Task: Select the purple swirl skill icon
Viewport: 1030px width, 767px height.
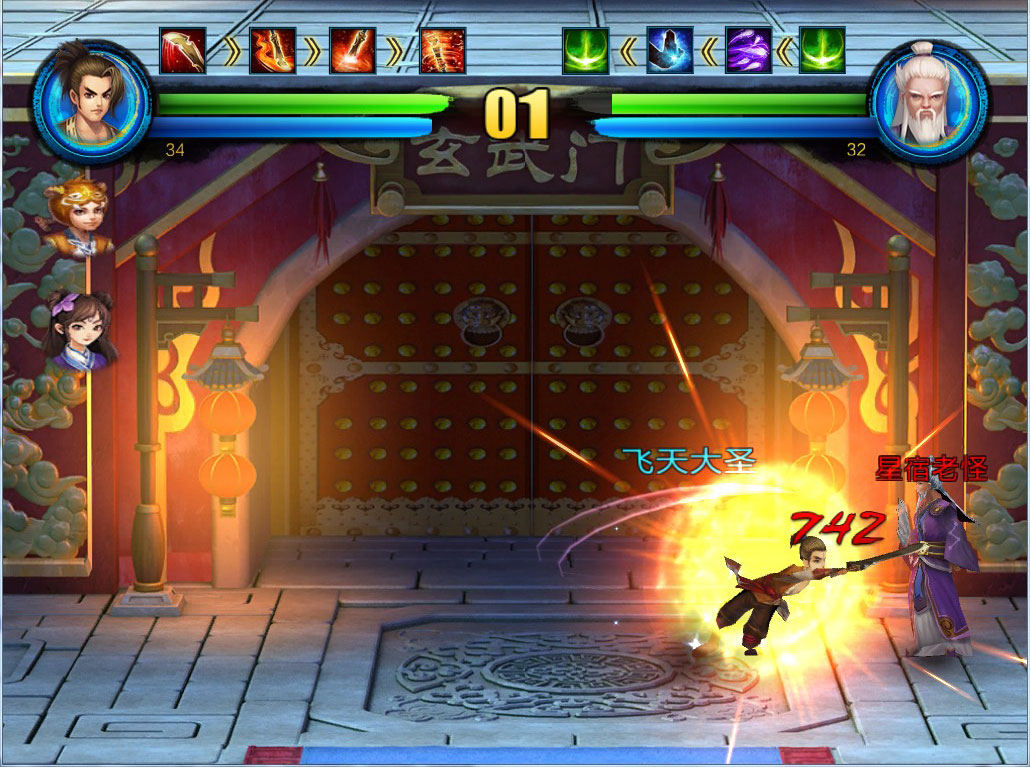Action: click(748, 51)
